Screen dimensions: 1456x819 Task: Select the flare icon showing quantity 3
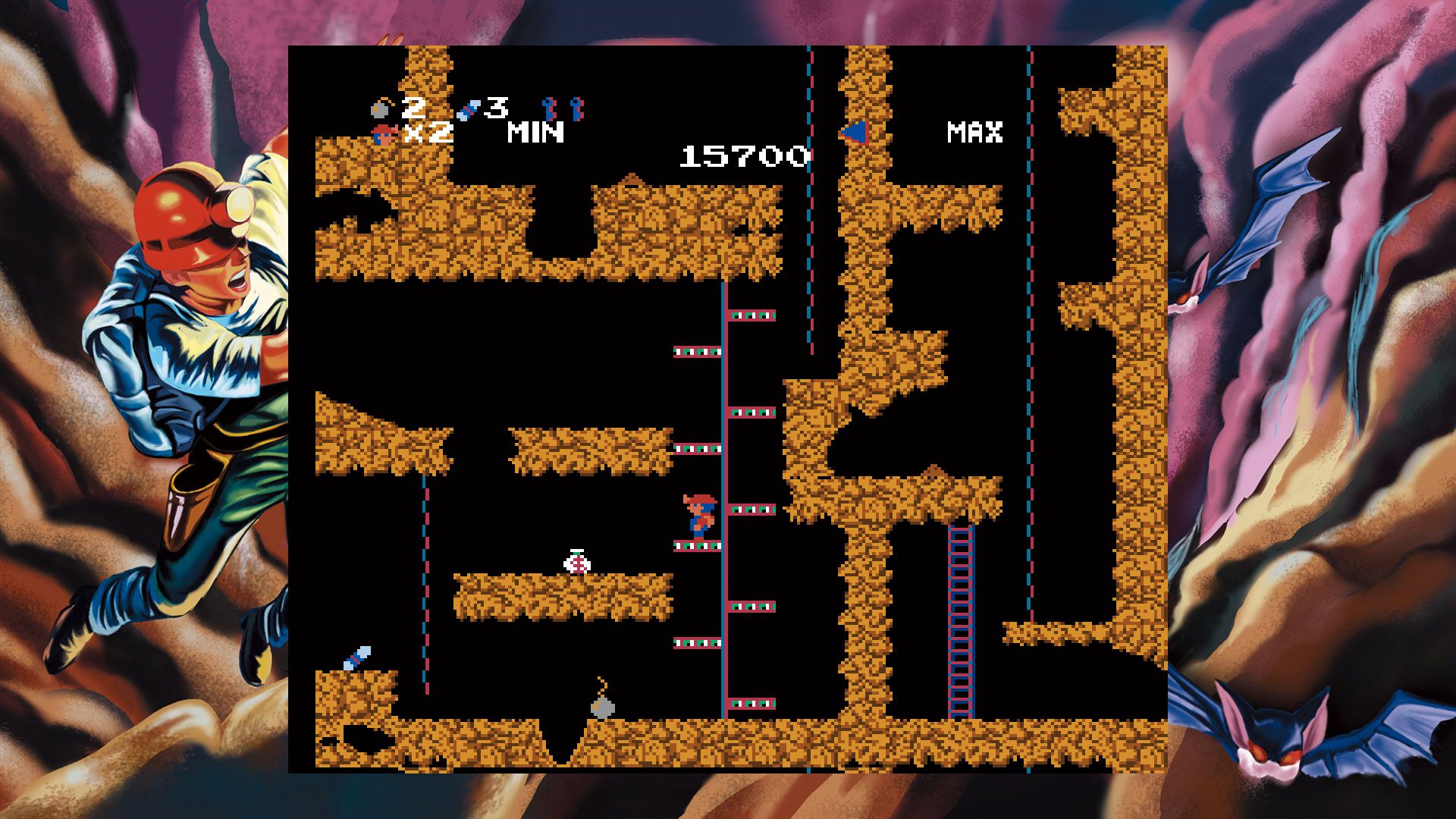coord(470,111)
